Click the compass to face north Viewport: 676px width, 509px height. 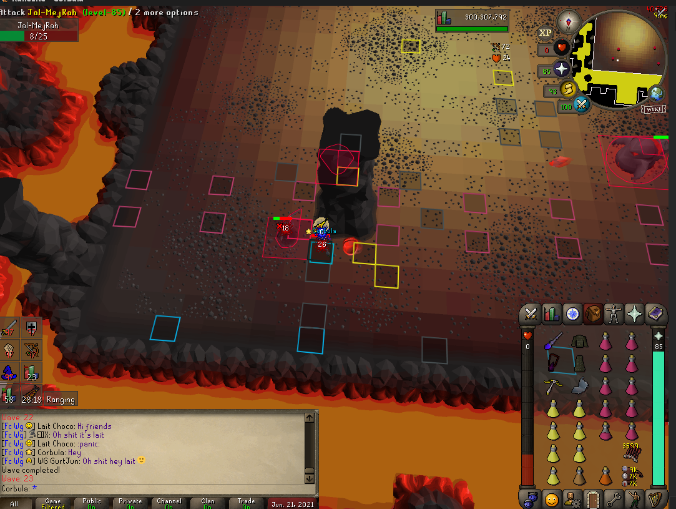click(x=570, y=22)
